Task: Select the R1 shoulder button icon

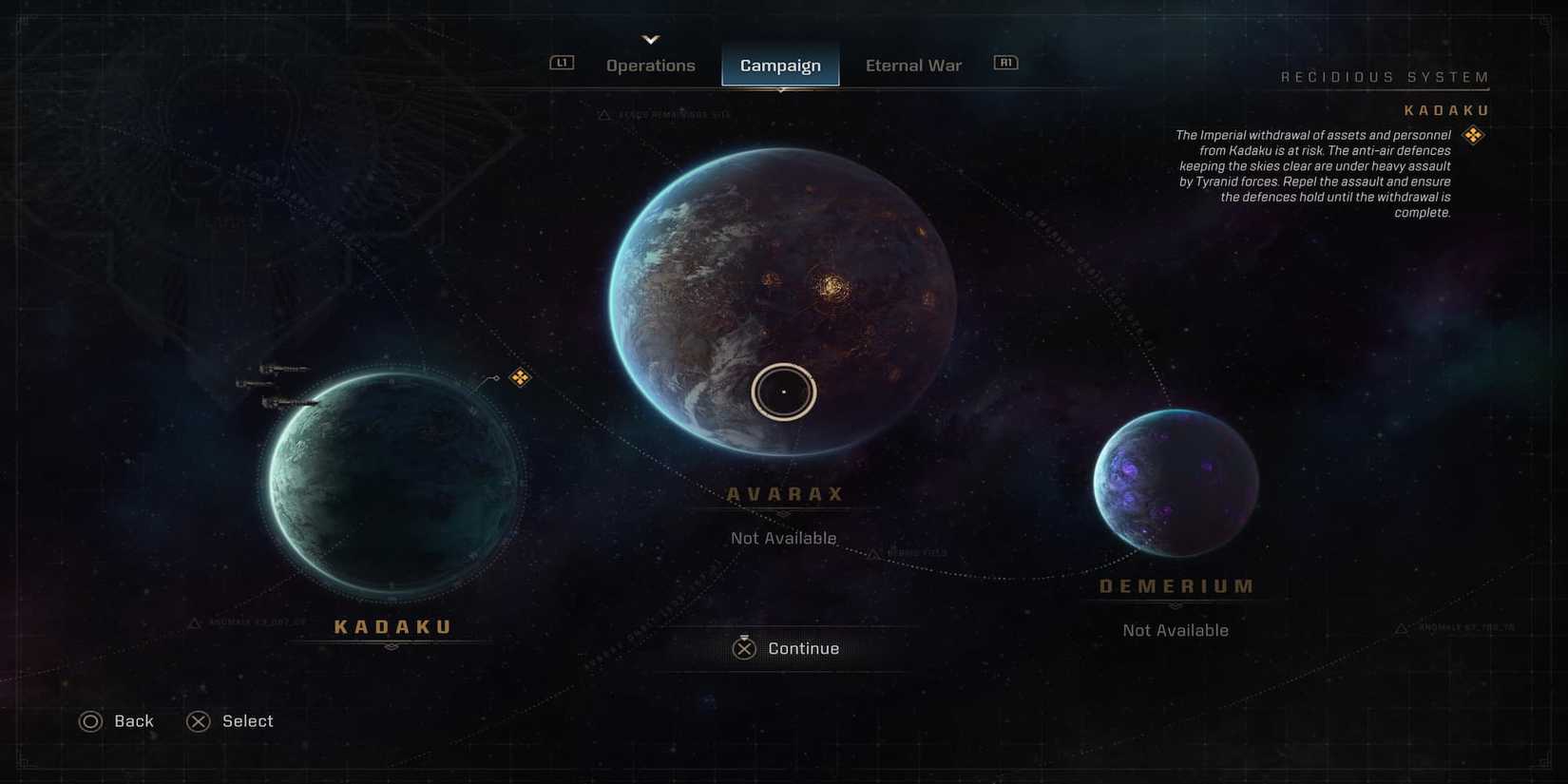Action: click(x=1004, y=61)
